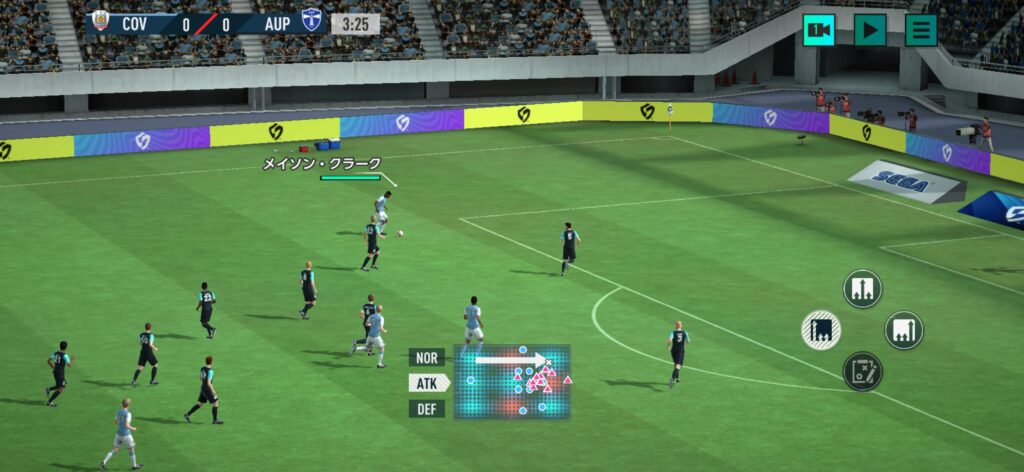Choose the left-side attack direction button
The height and width of the screenshot is (472, 1024).
tap(821, 330)
